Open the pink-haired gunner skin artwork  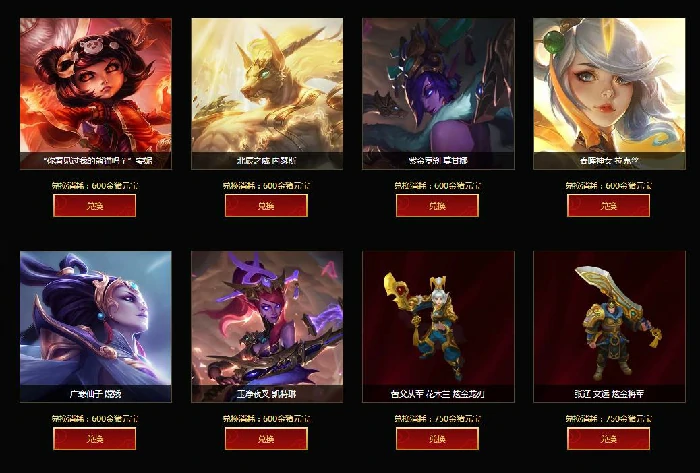[267, 319]
